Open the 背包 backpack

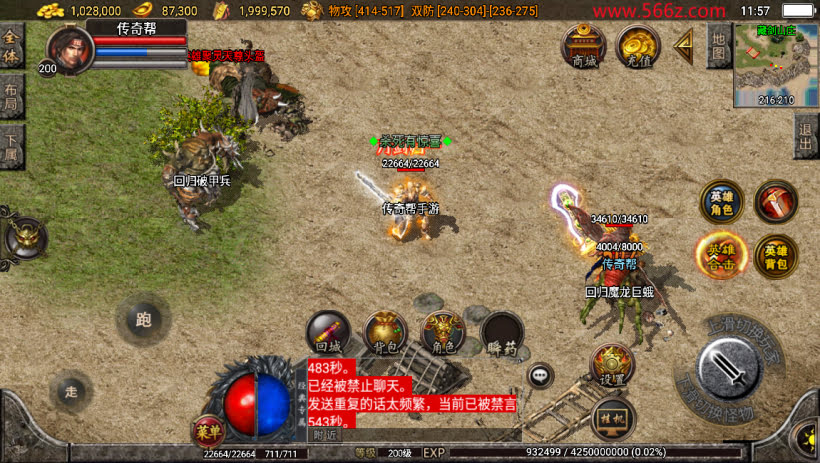pyautogui.click(x=385, y=336)
